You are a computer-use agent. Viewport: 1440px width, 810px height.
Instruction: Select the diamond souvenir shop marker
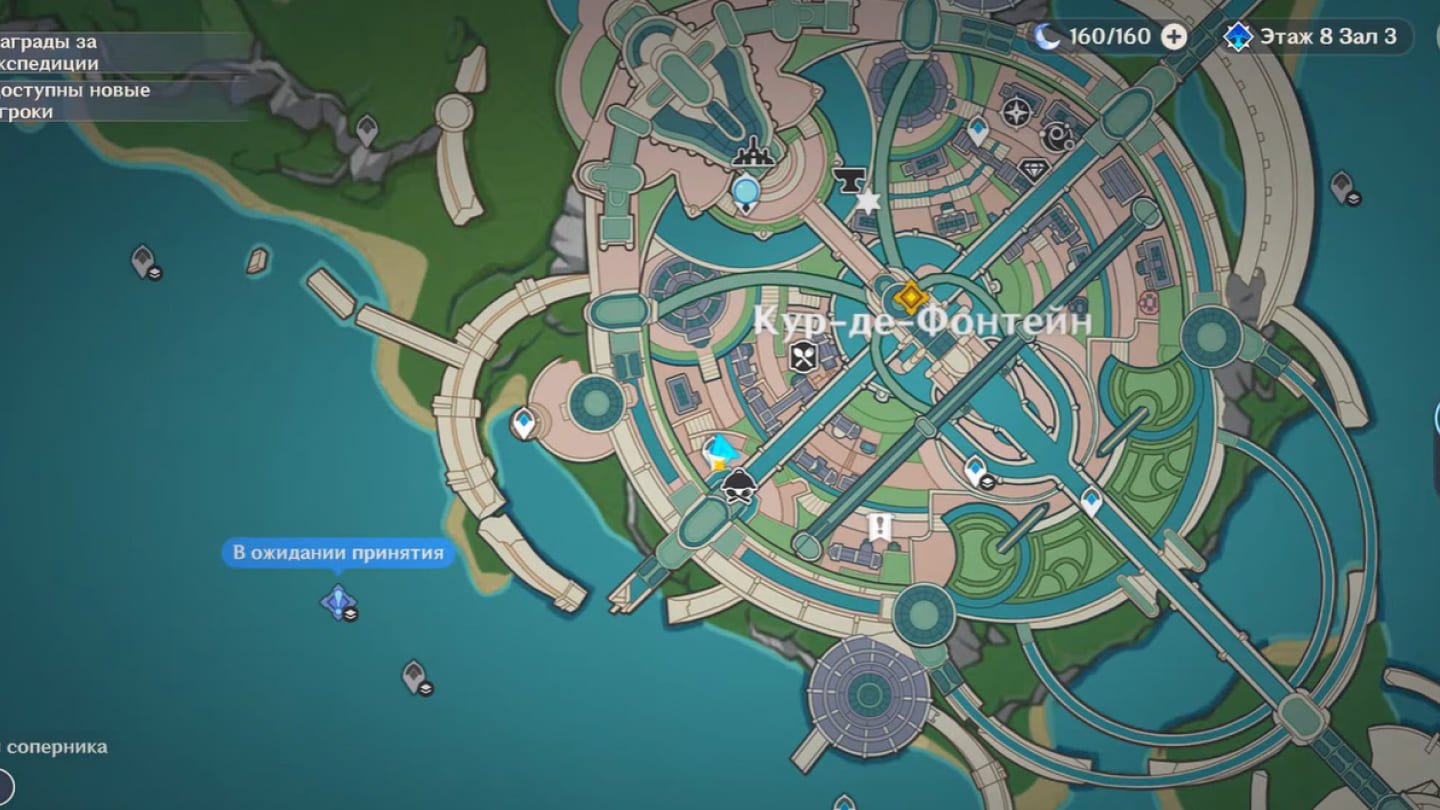pyautogui.click(x=1033, y=170)
